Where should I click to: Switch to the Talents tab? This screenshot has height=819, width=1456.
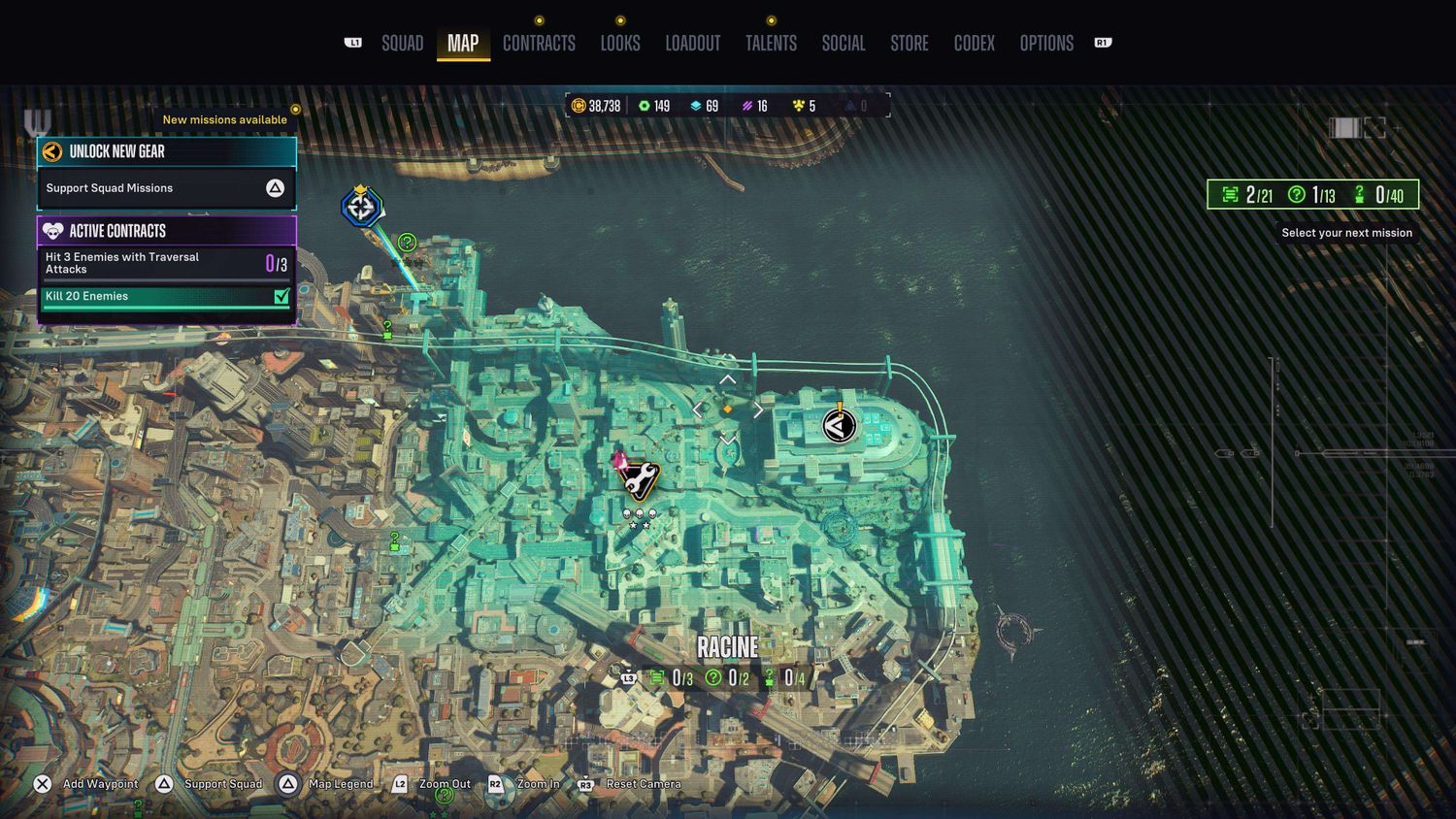[771, 43]
